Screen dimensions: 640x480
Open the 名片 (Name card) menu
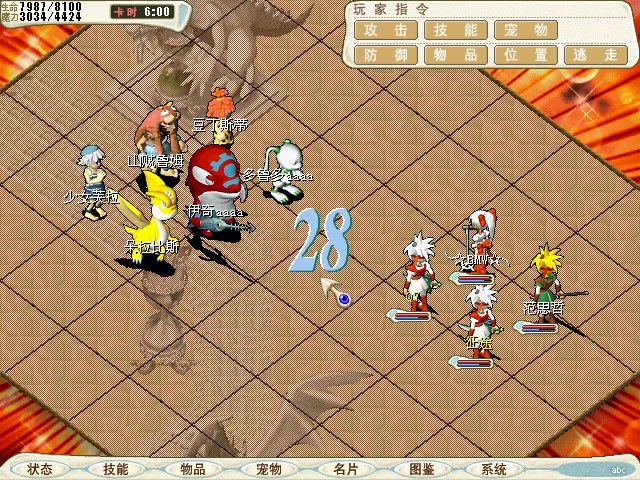coord(346,469)
